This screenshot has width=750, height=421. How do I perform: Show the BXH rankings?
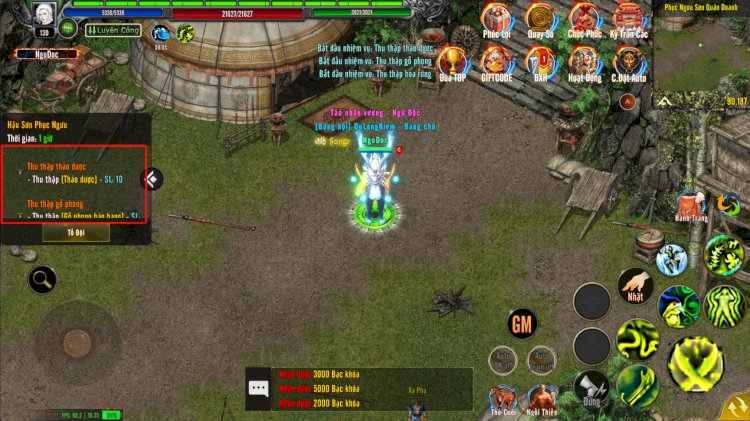click(x=541, y=62)
